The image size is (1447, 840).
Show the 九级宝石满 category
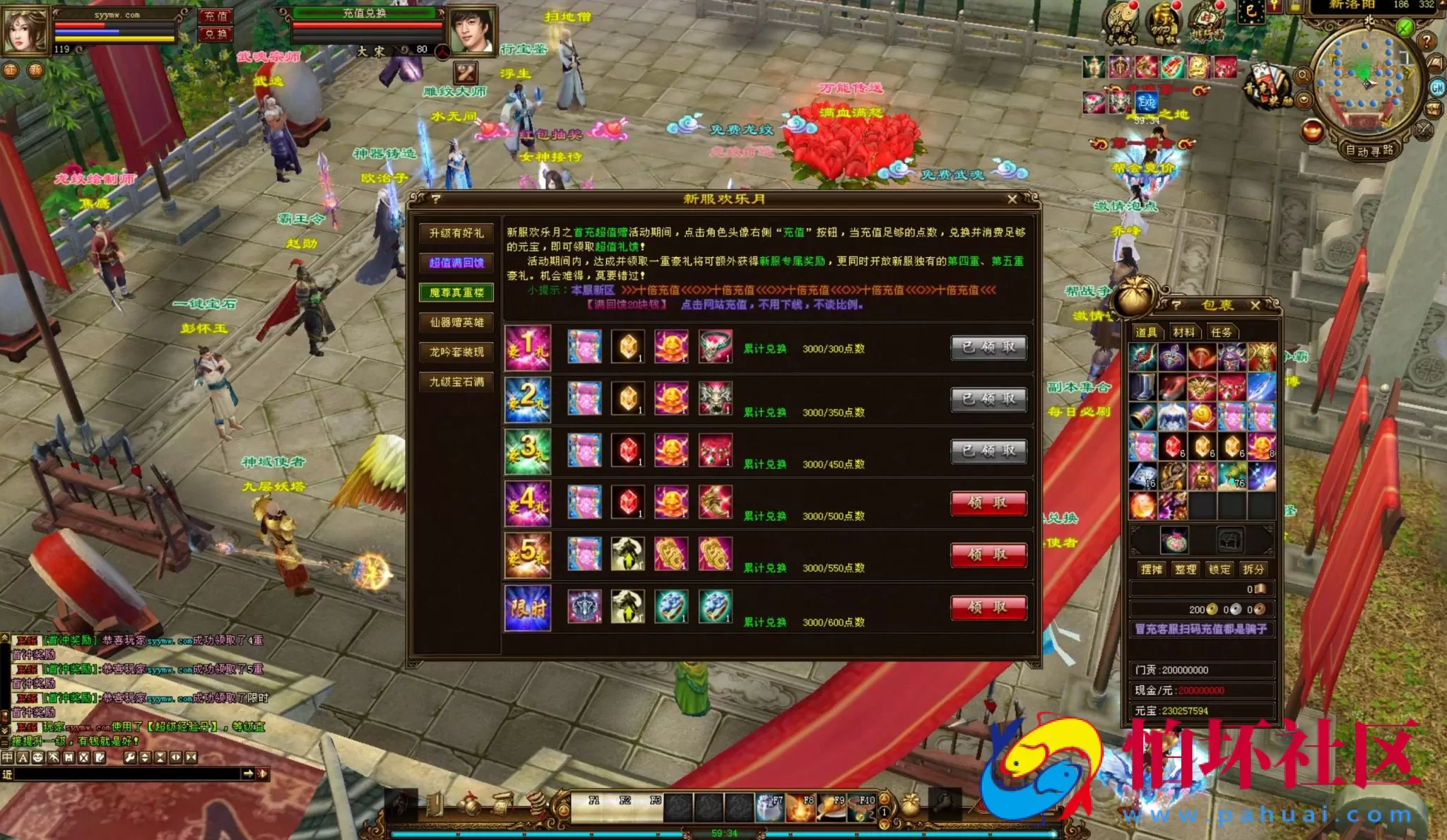coord(456,381)
